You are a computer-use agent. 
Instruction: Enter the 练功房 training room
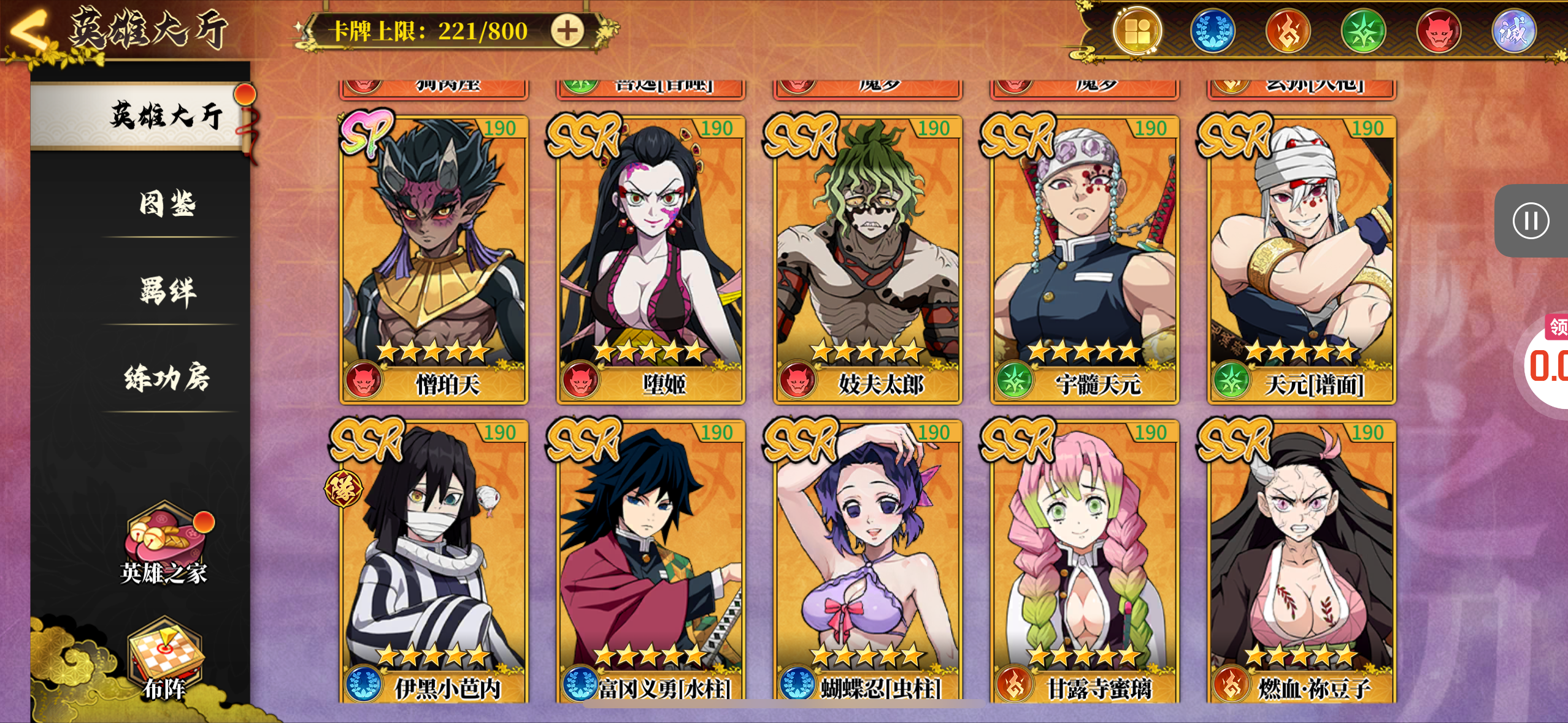pos(167,377)
